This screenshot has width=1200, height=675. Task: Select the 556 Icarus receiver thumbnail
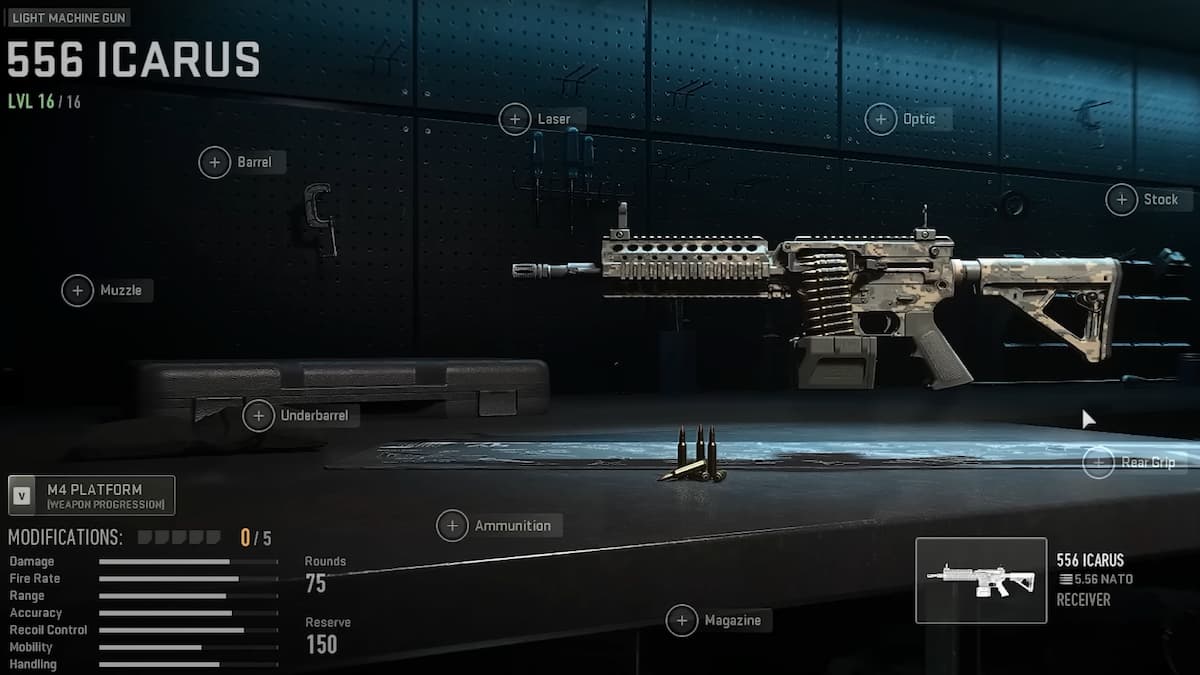[981, 580]
